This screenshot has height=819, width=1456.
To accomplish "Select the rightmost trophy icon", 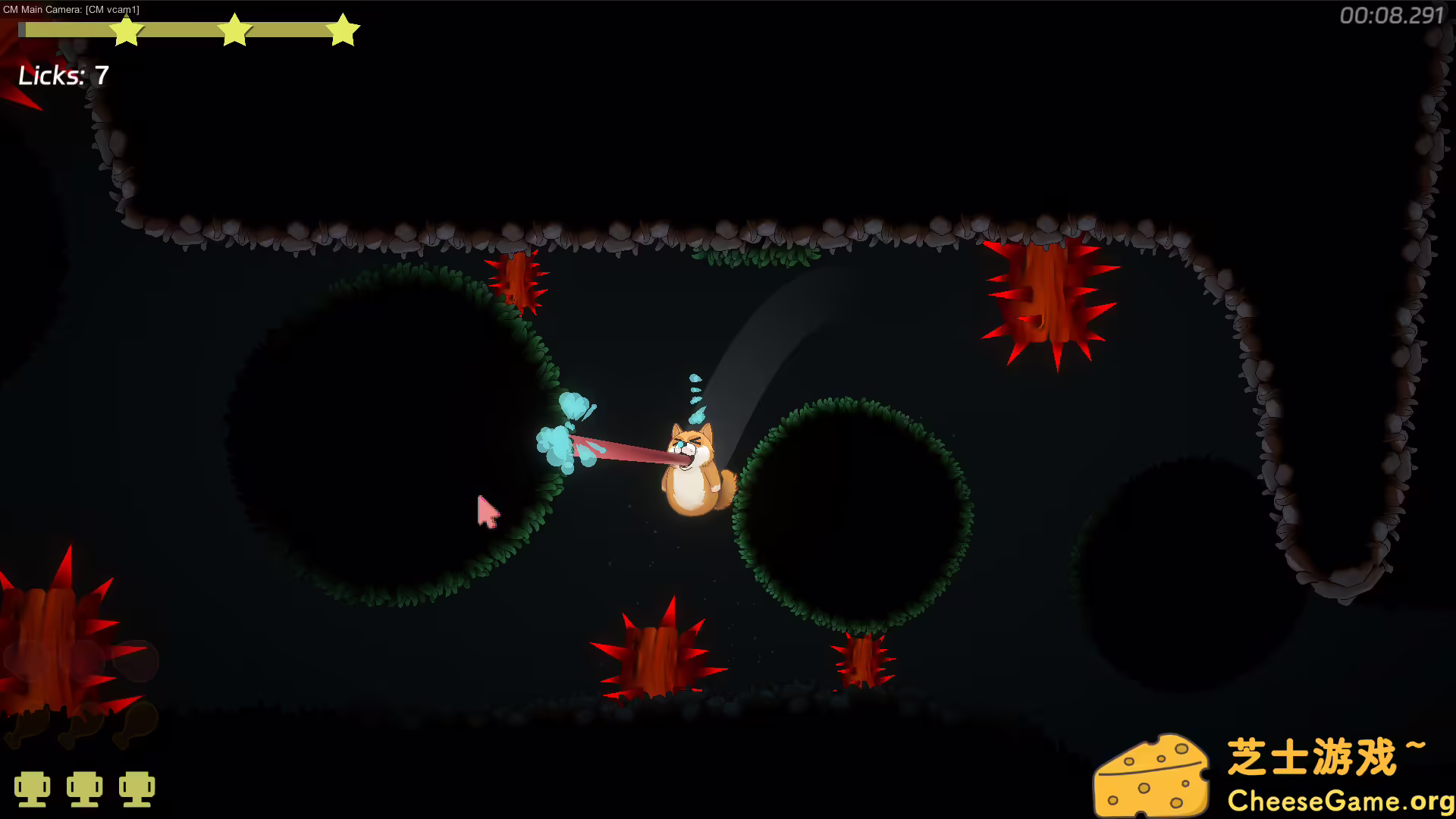I will (137, 789).
